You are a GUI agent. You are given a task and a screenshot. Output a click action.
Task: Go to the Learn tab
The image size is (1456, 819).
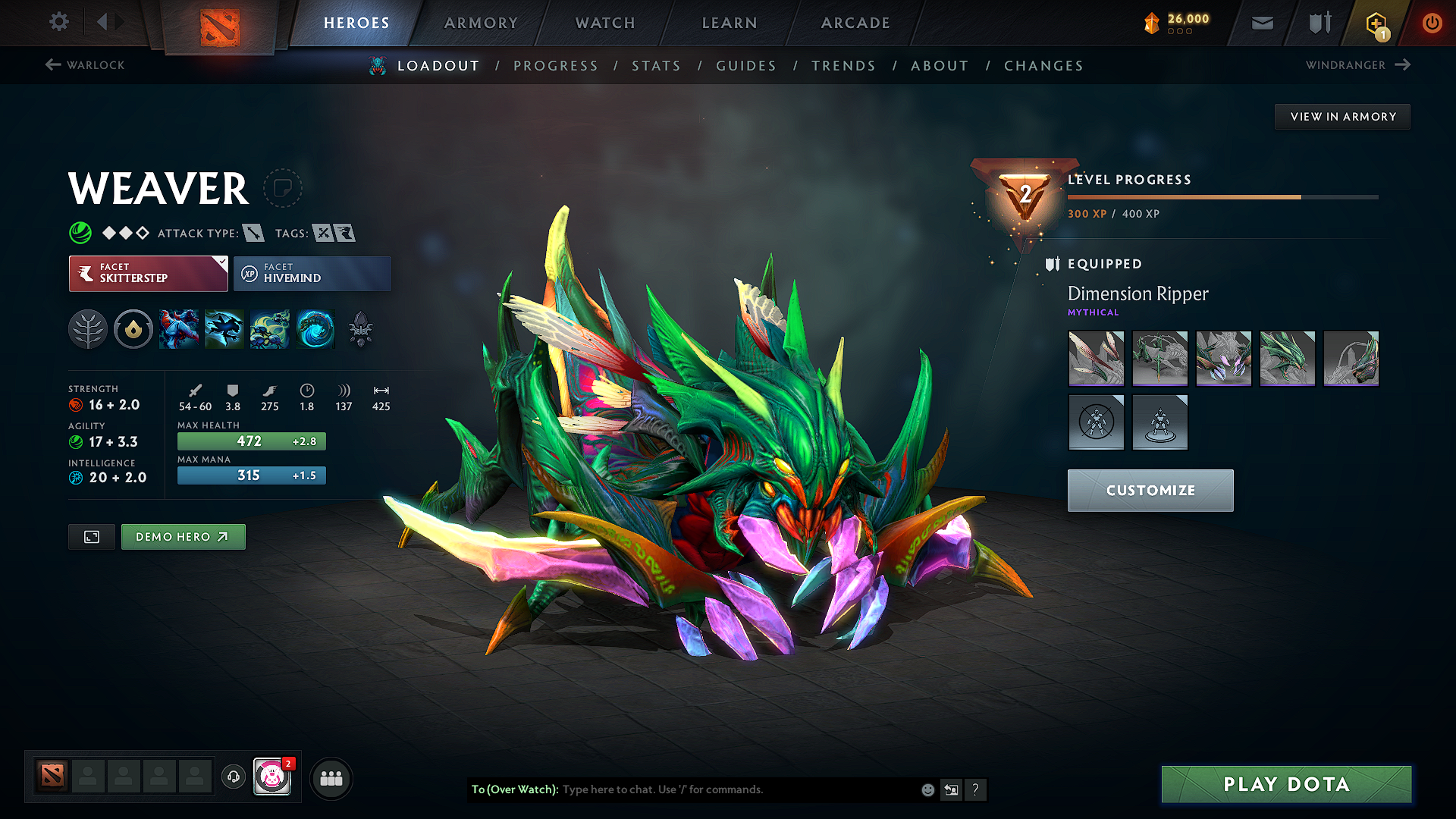click(x=730, y=23)
